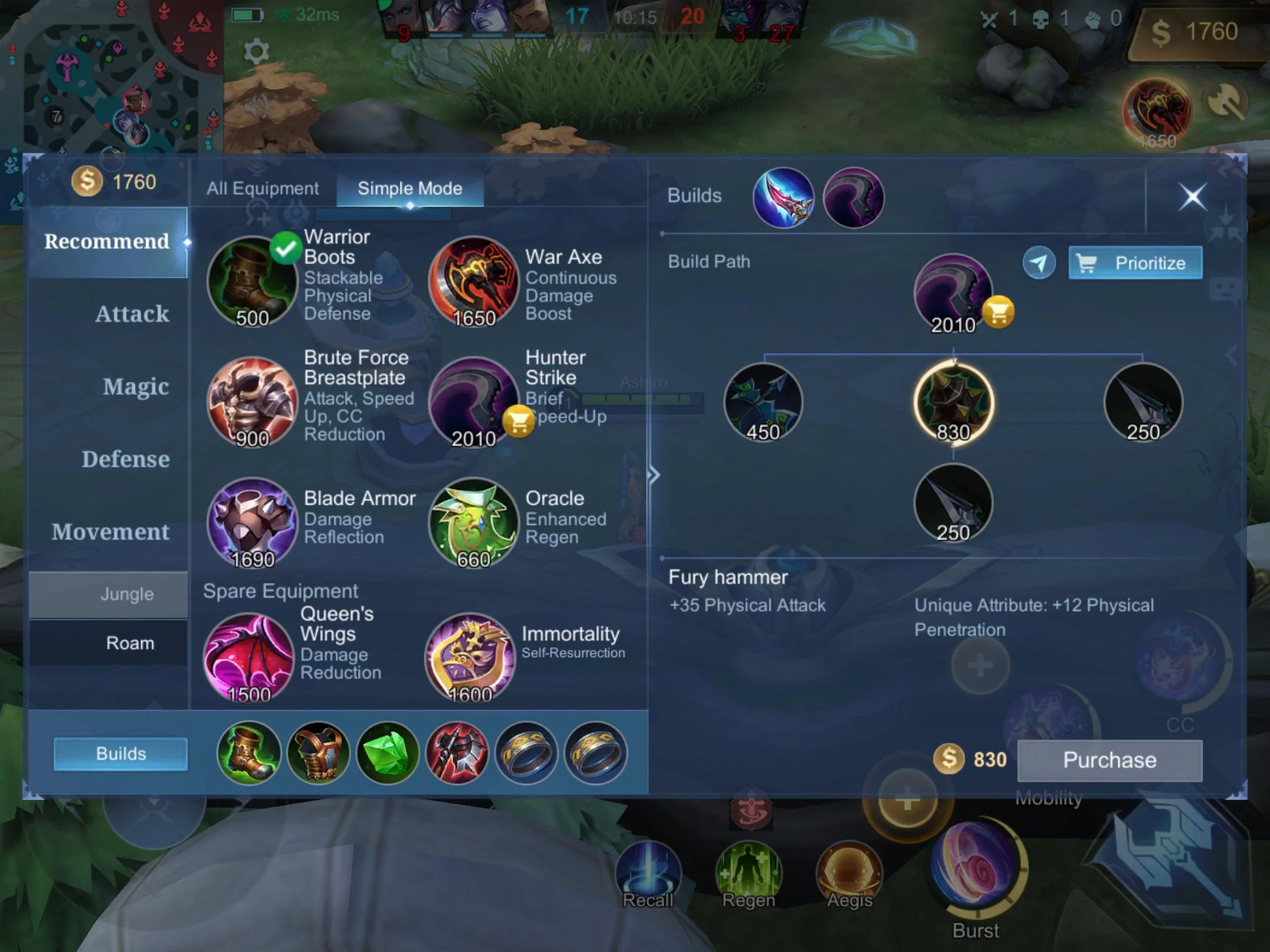Select the Roam category
The width and height of the screenshot is (1270, 952).
pos(130,643)
